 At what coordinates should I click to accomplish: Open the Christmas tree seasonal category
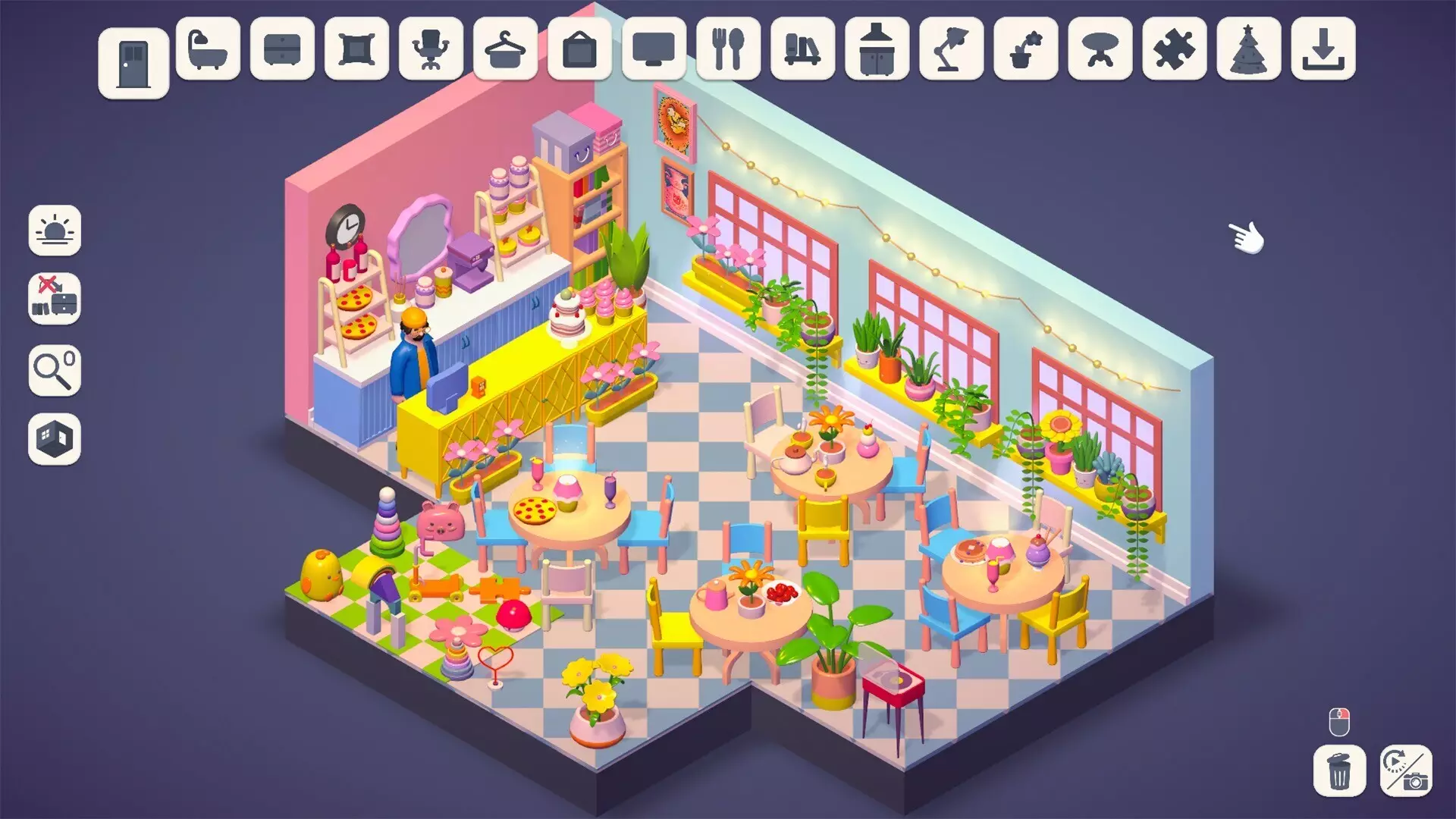click(x=1247, y=52)
